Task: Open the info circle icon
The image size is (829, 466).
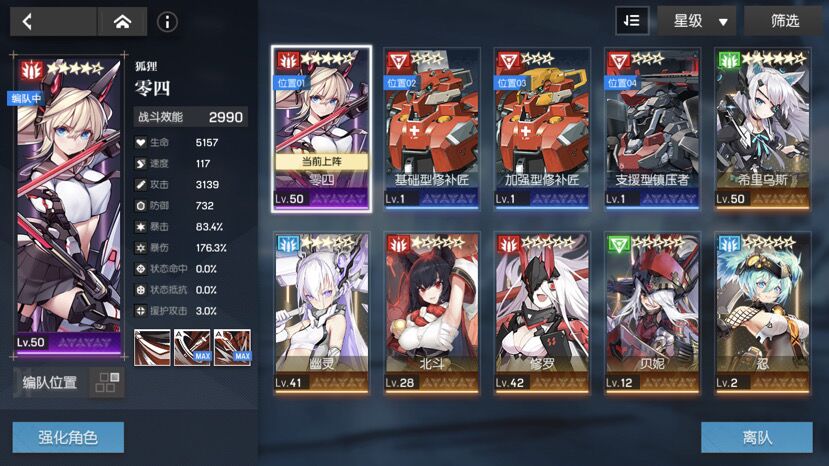Action: click(167, 21)
